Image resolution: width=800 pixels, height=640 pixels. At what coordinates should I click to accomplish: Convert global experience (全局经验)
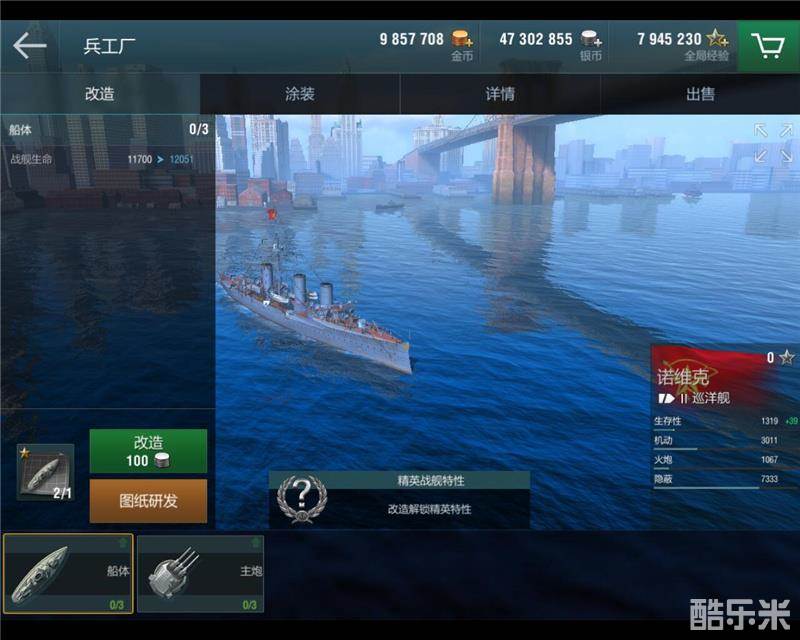coord(717,40)
